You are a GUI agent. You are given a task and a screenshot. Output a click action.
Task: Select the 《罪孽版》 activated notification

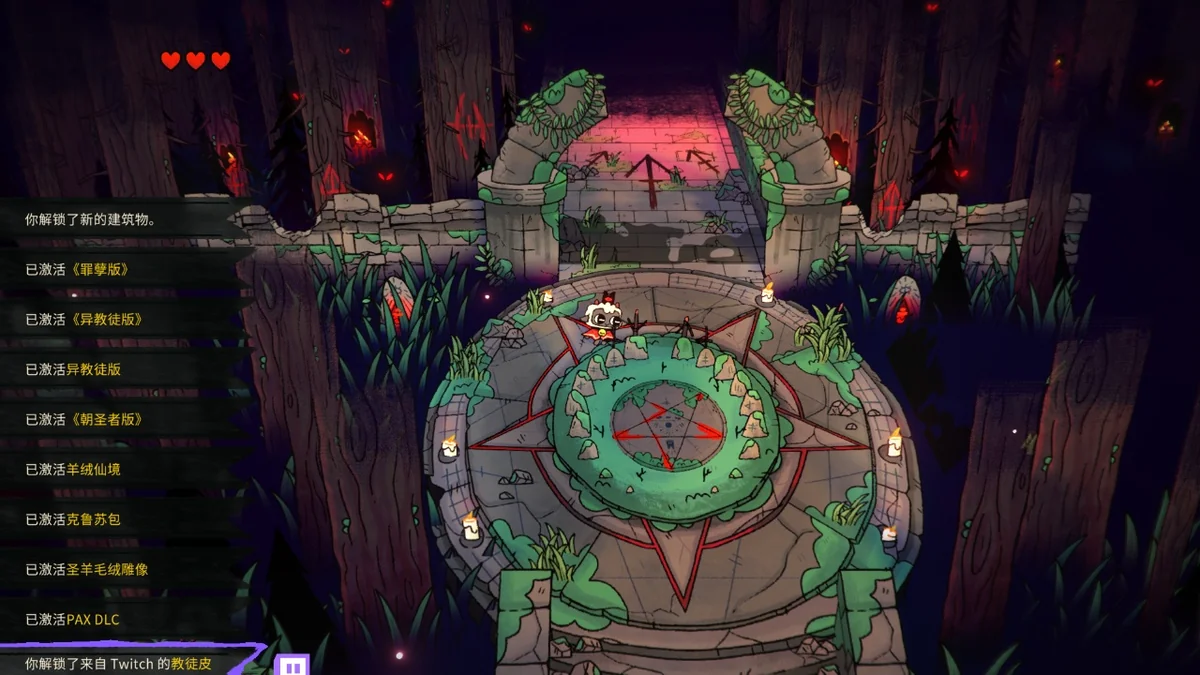78,269
